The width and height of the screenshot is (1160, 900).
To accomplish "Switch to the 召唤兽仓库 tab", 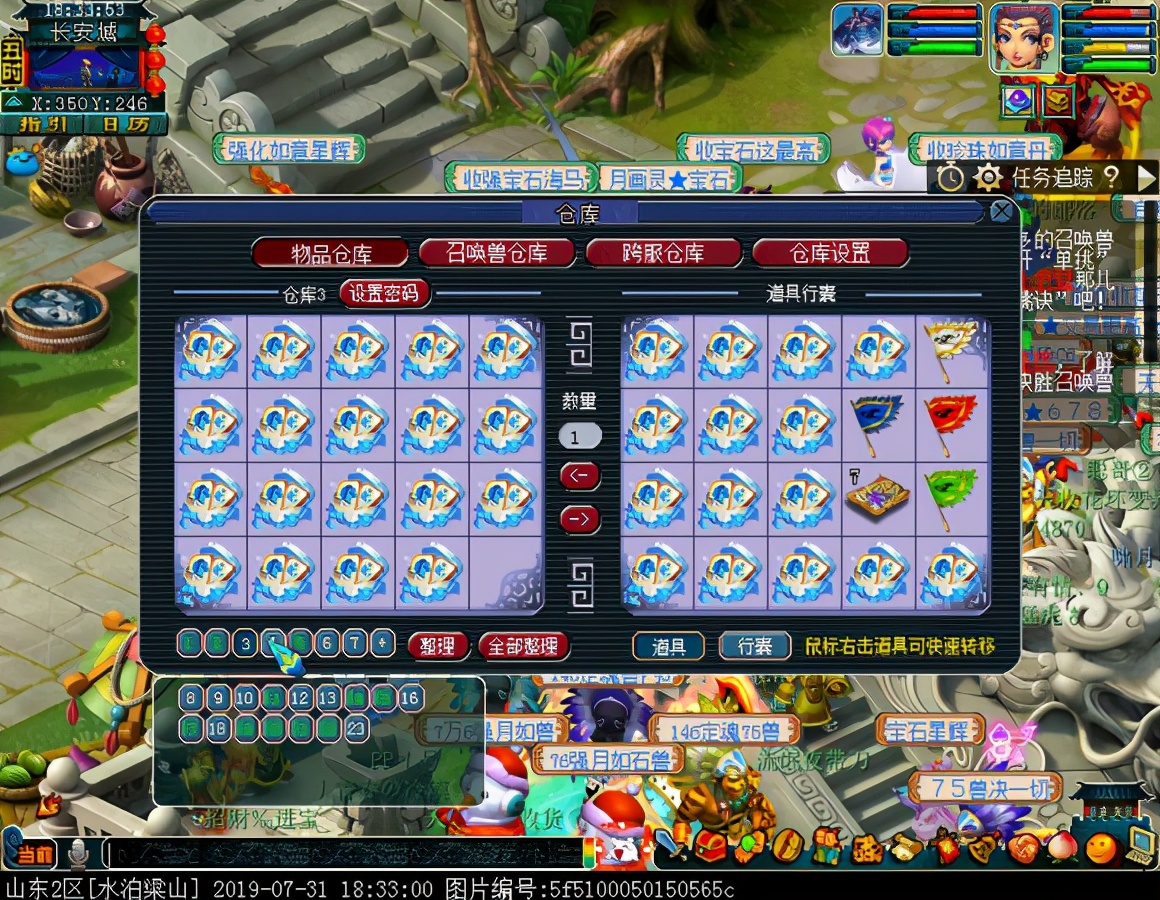I will point(497,252).
